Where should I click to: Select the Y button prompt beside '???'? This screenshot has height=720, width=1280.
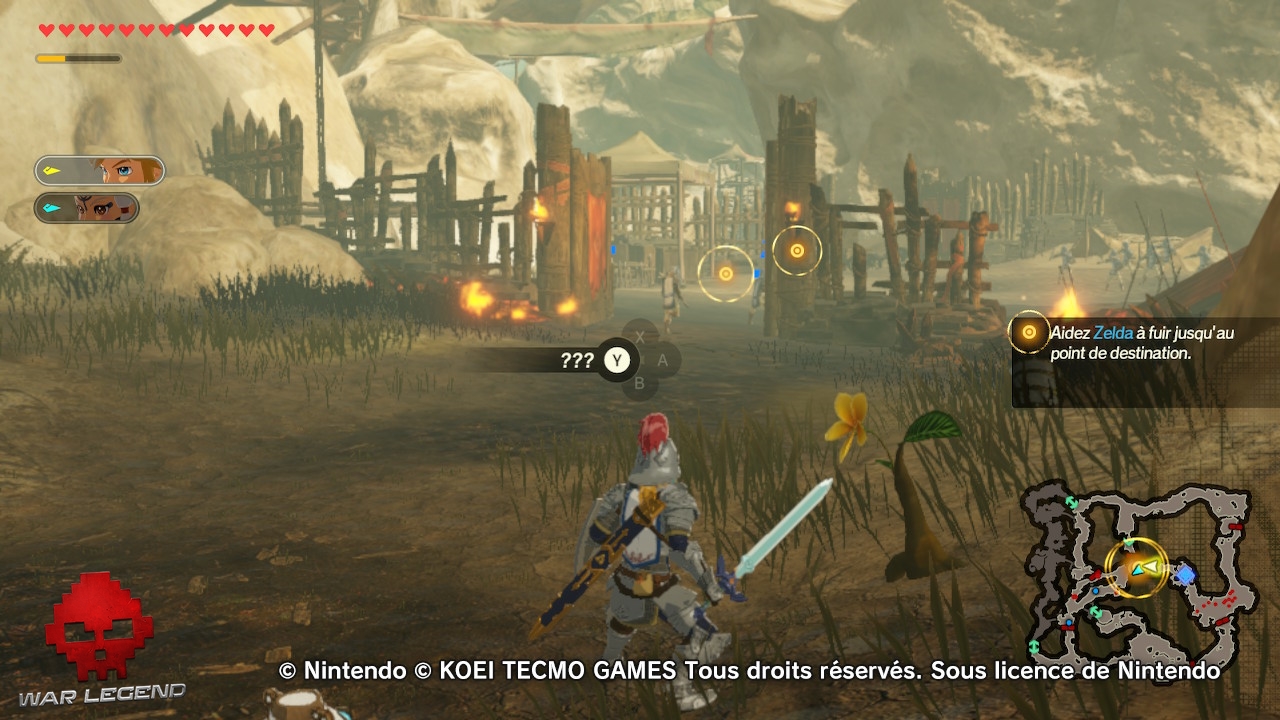618,359
